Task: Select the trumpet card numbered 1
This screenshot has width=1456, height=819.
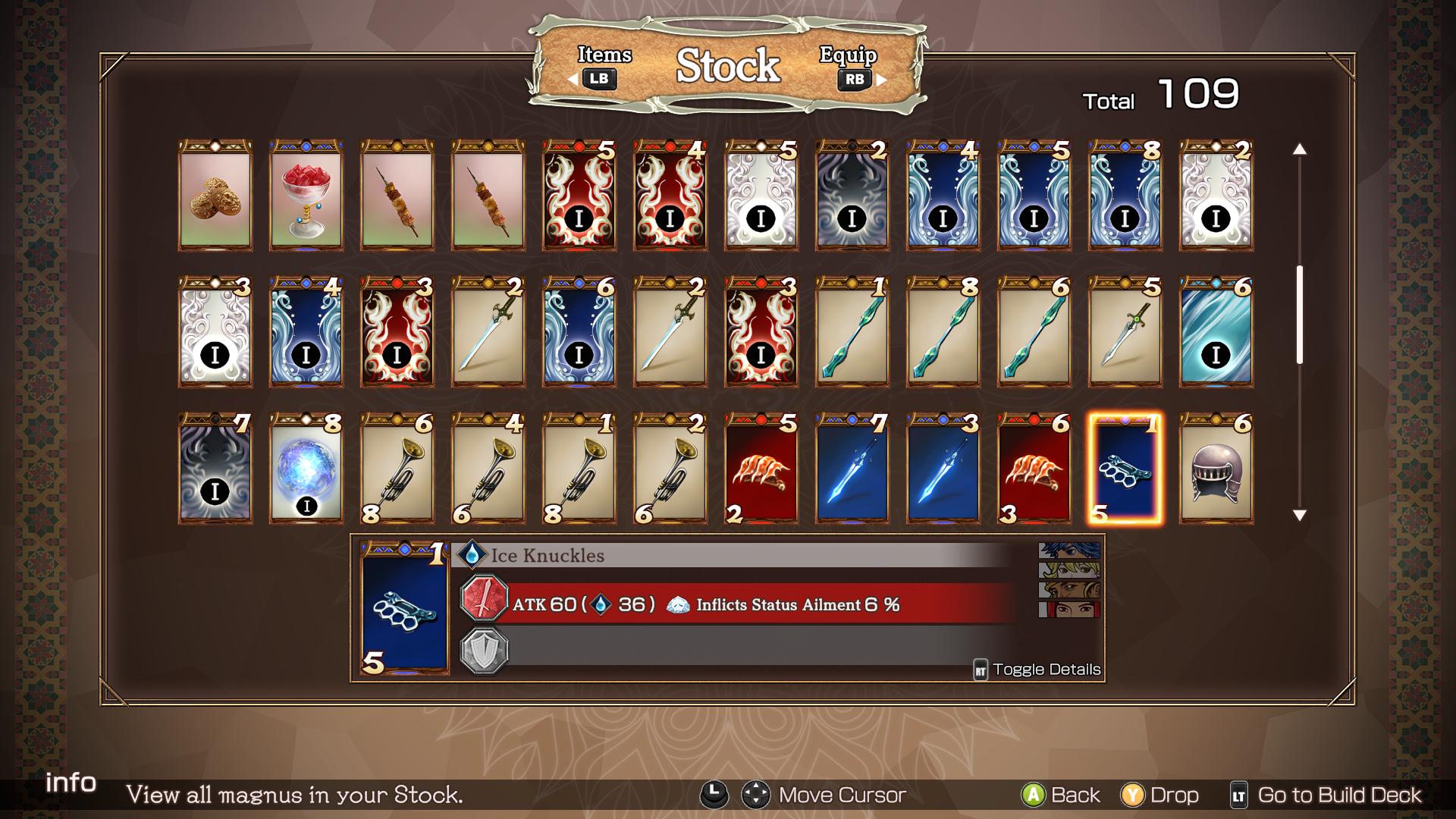Action: pos(579,469)
